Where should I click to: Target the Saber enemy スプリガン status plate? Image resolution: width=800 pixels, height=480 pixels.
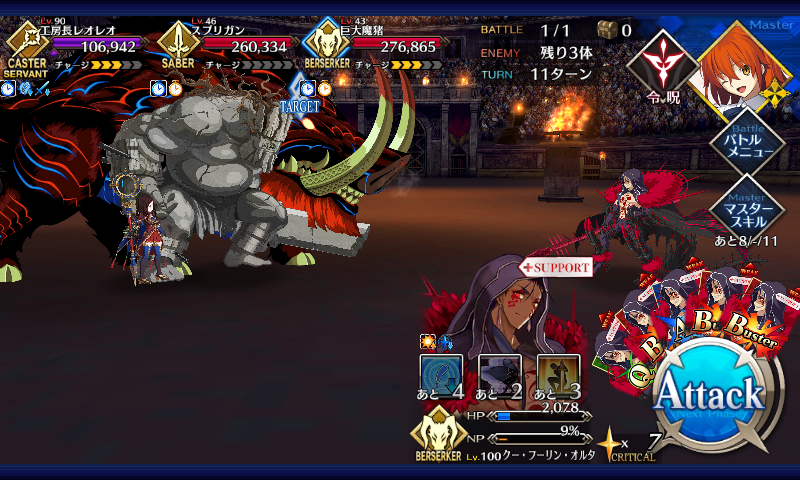point(225,45)
